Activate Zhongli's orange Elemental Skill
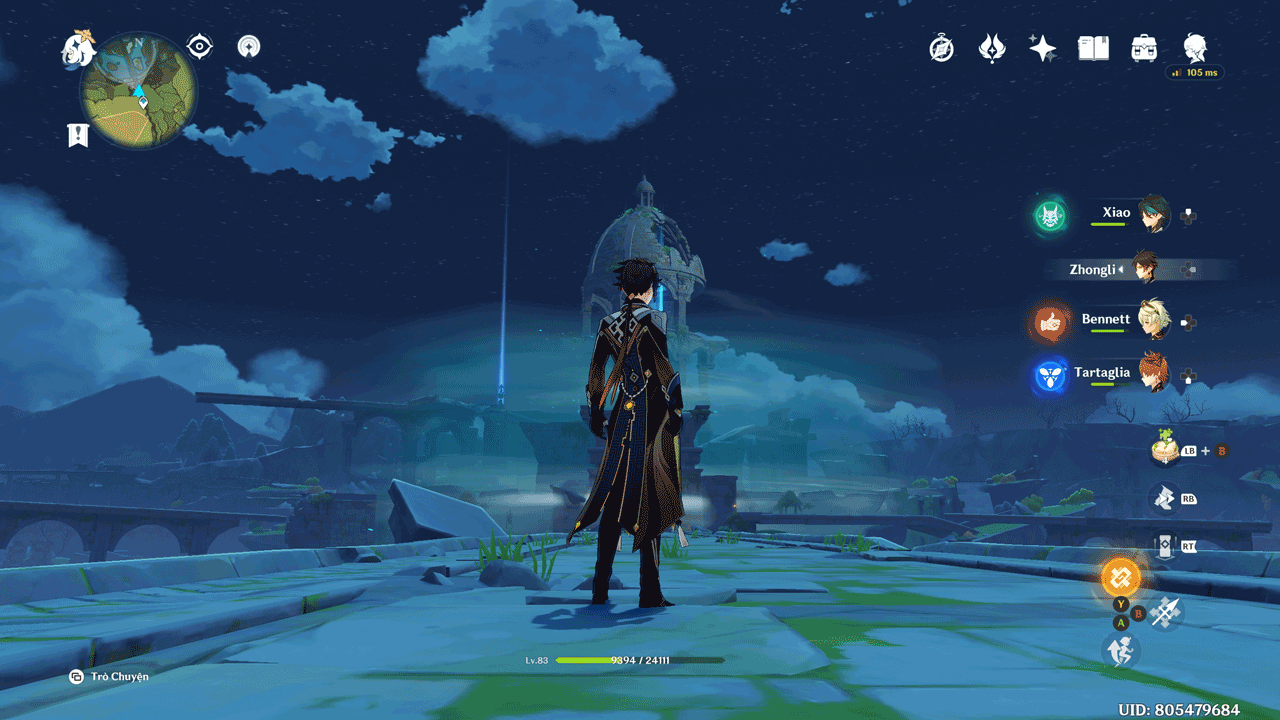 point(1120,577)
